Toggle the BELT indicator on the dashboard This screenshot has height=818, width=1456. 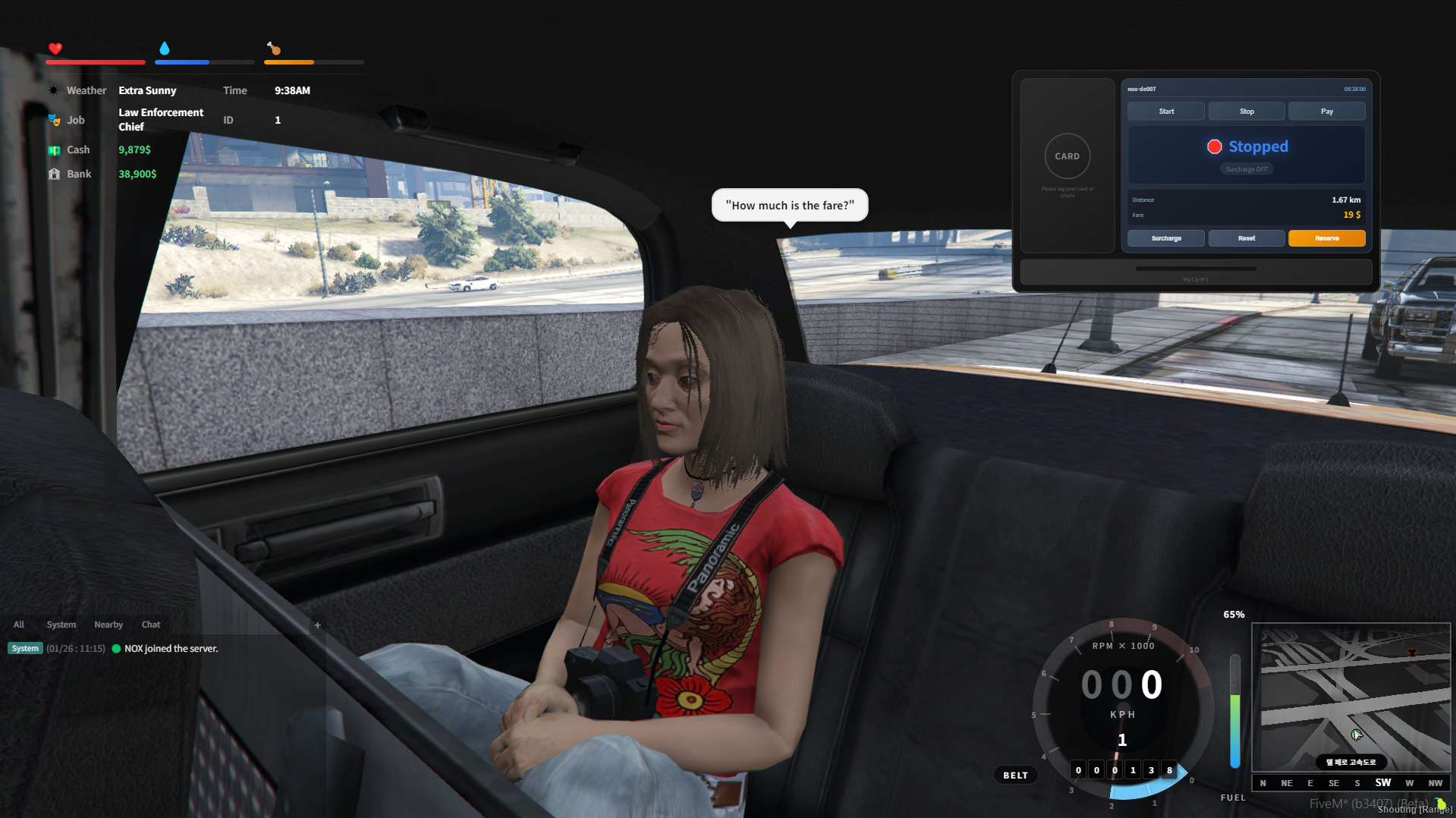(x=1015, y=775)
